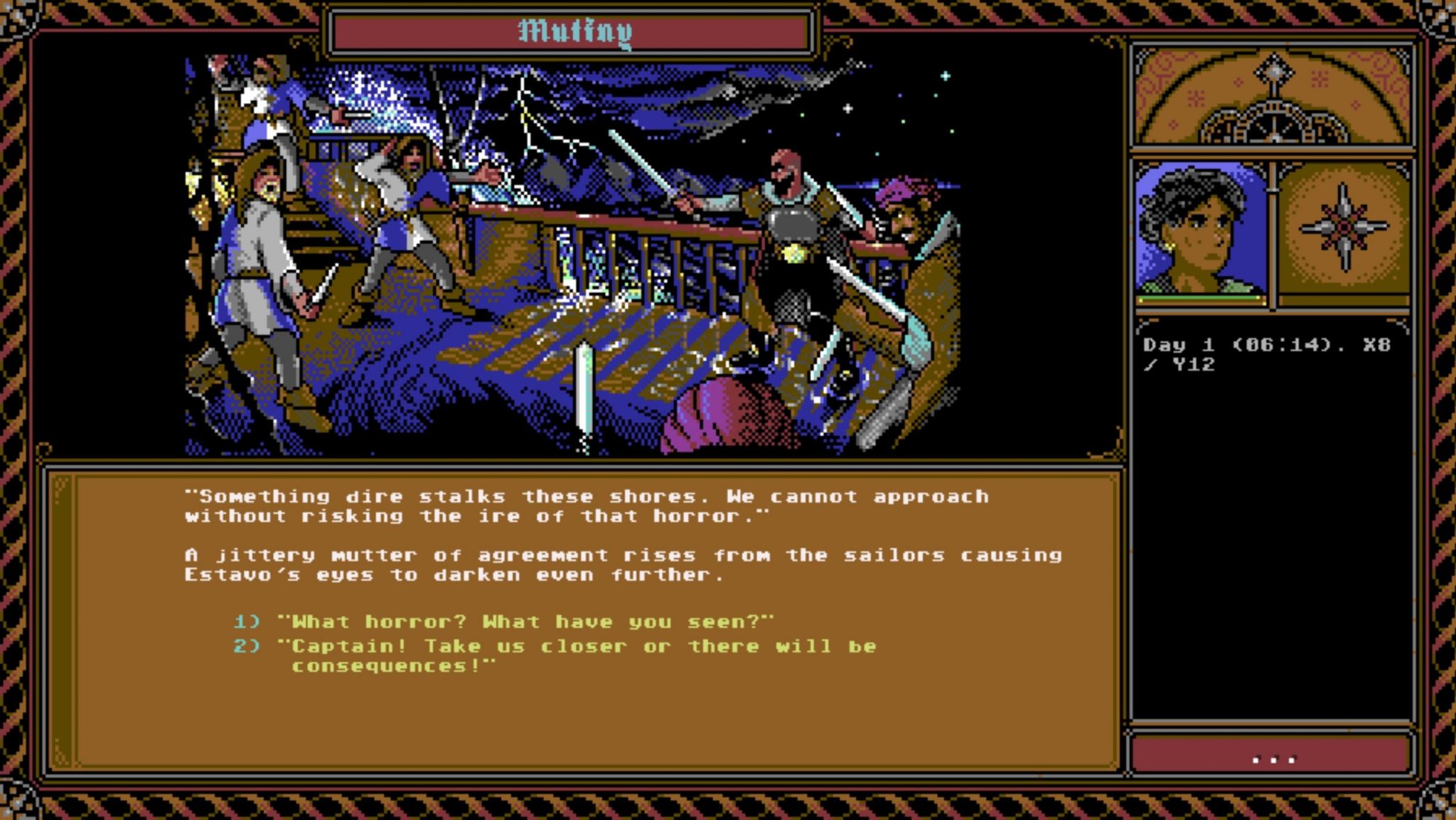
Task: Open the character portrait
Action: pos(1201,231)
